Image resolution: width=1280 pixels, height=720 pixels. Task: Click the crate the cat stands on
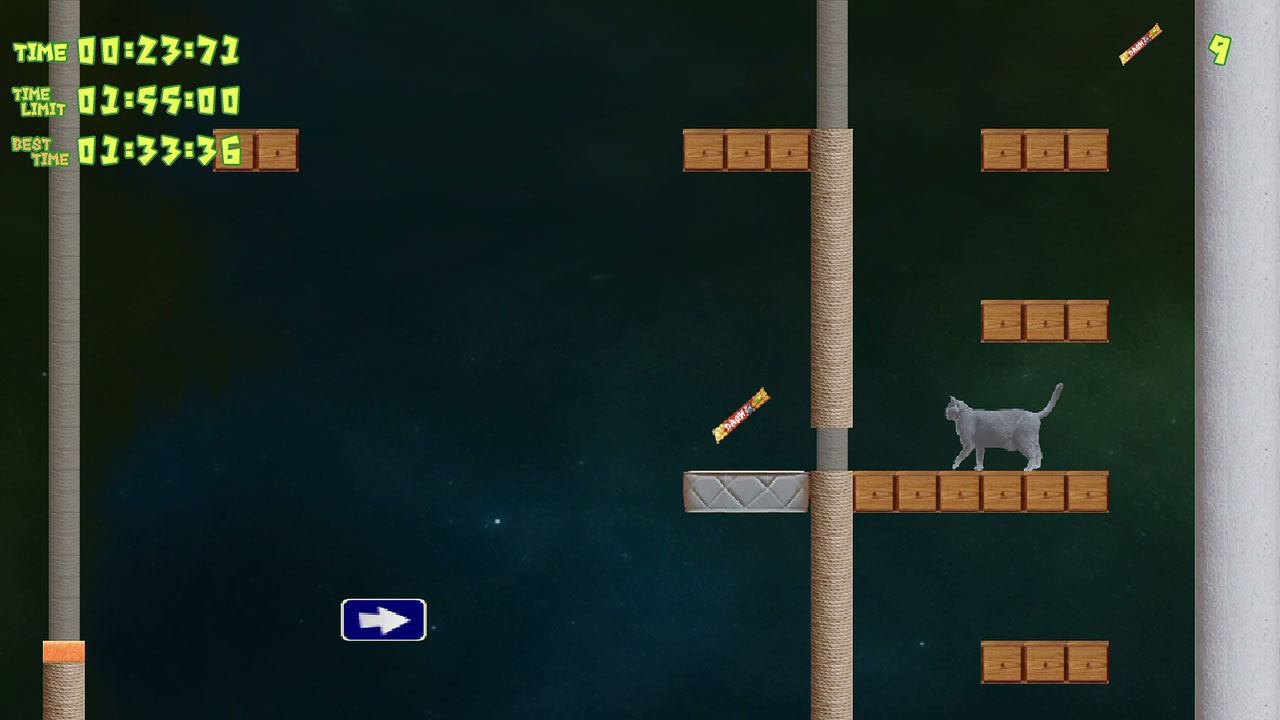pos(980,490)
